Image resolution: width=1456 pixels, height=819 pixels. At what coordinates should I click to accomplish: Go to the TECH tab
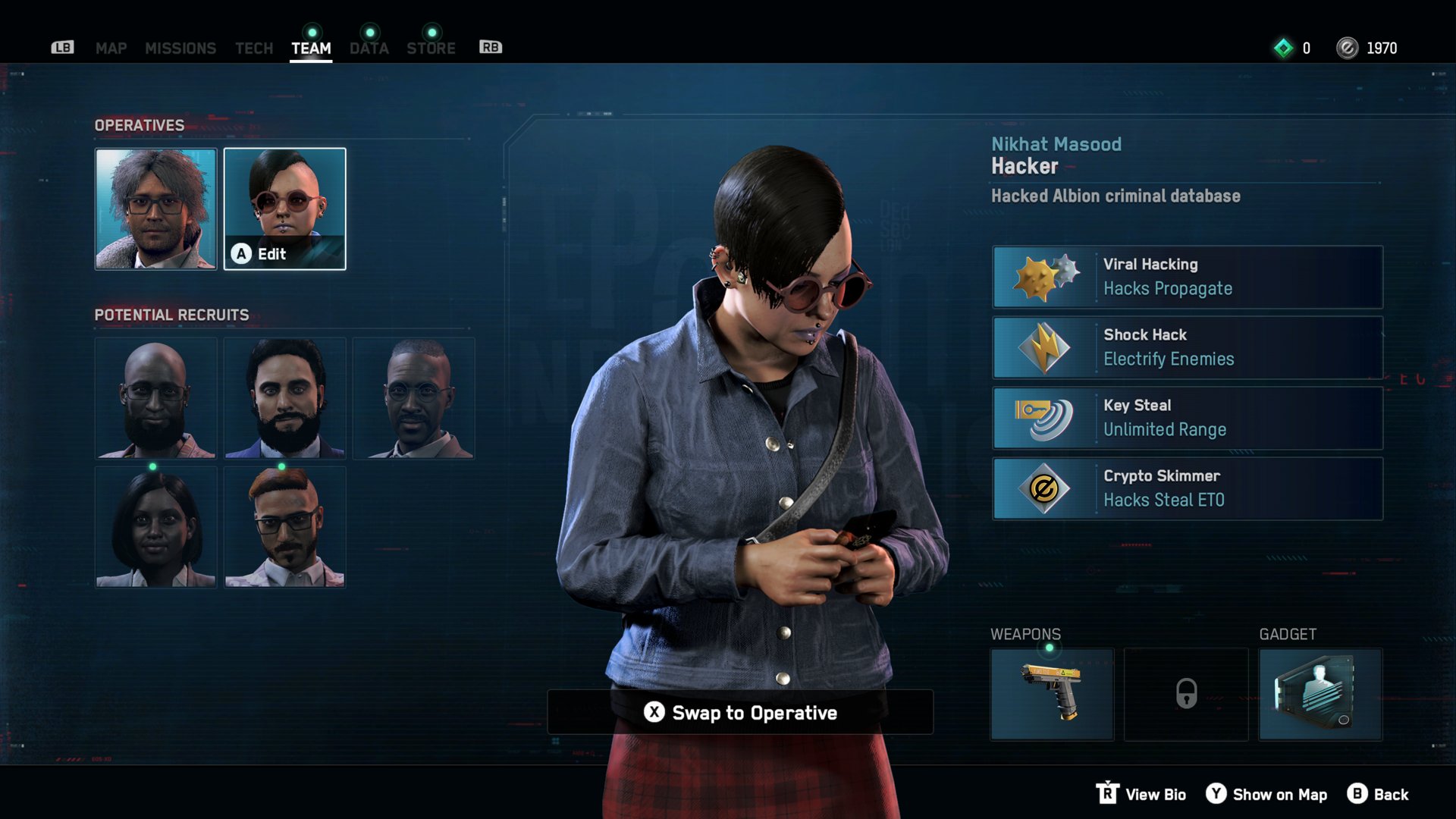254,49
